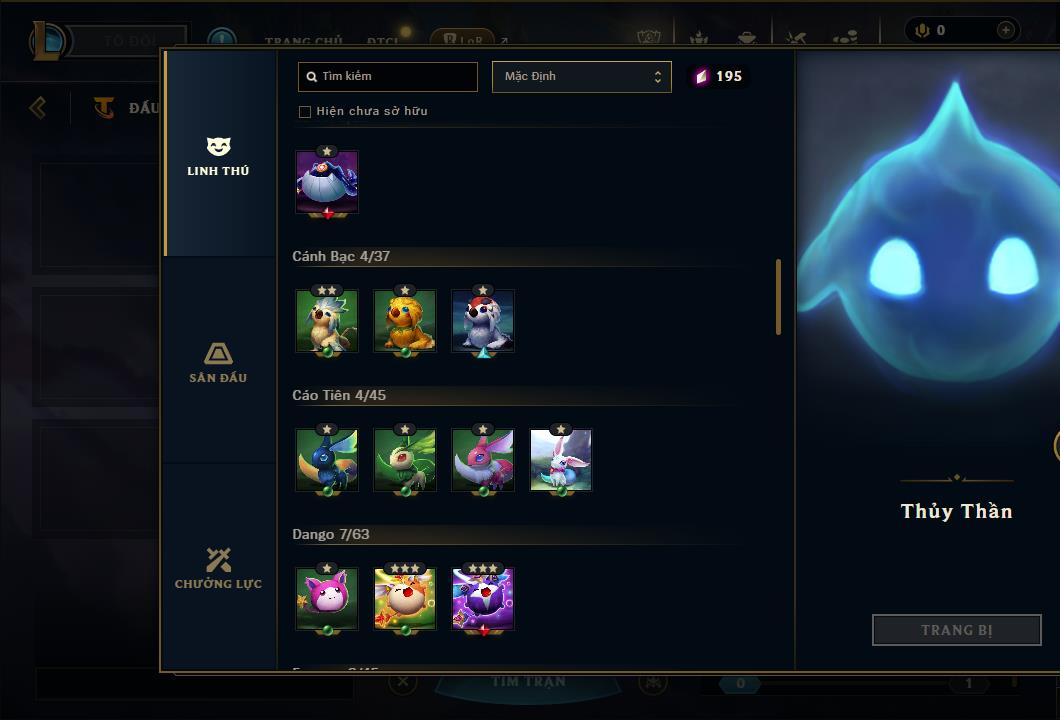
Task: Choose the orange Cánh Bạc little legend
Action: pos(405,321)
